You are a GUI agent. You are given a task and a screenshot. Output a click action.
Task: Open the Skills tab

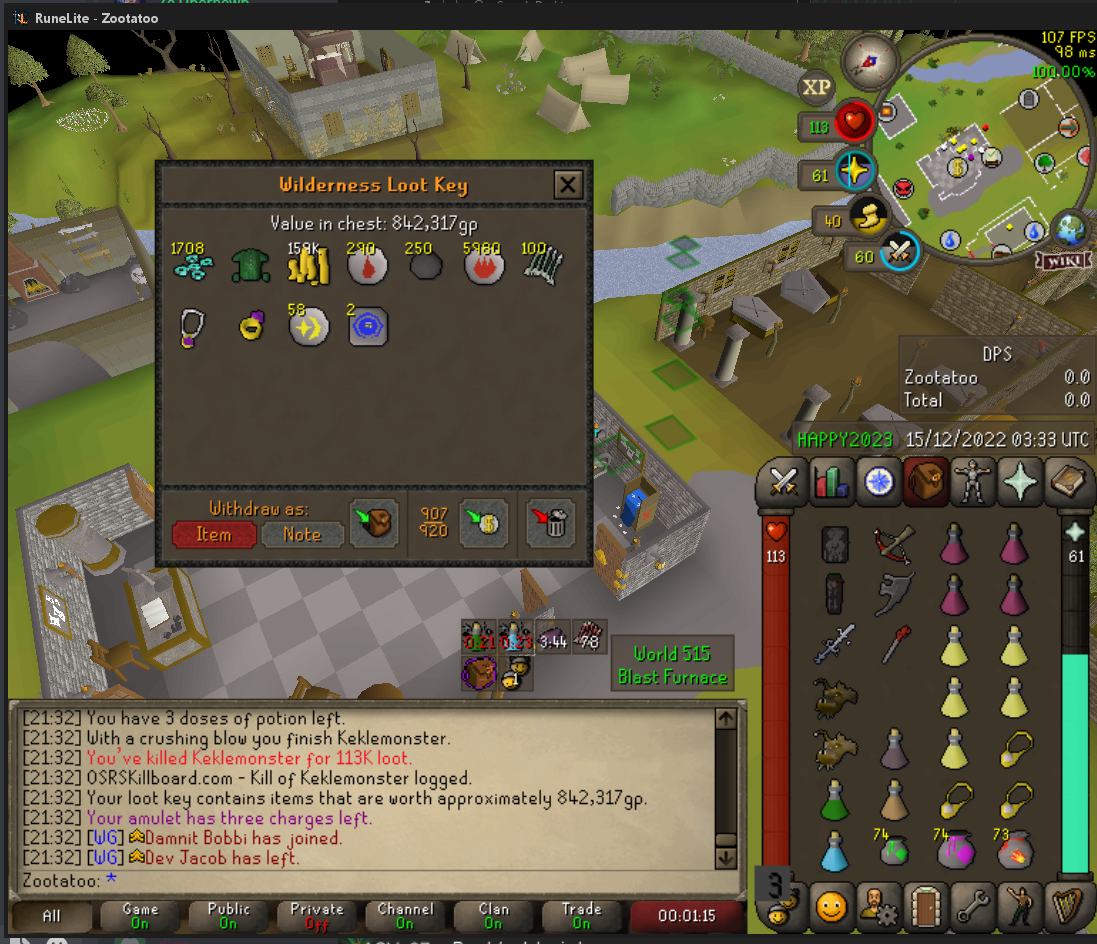point(830,484)
